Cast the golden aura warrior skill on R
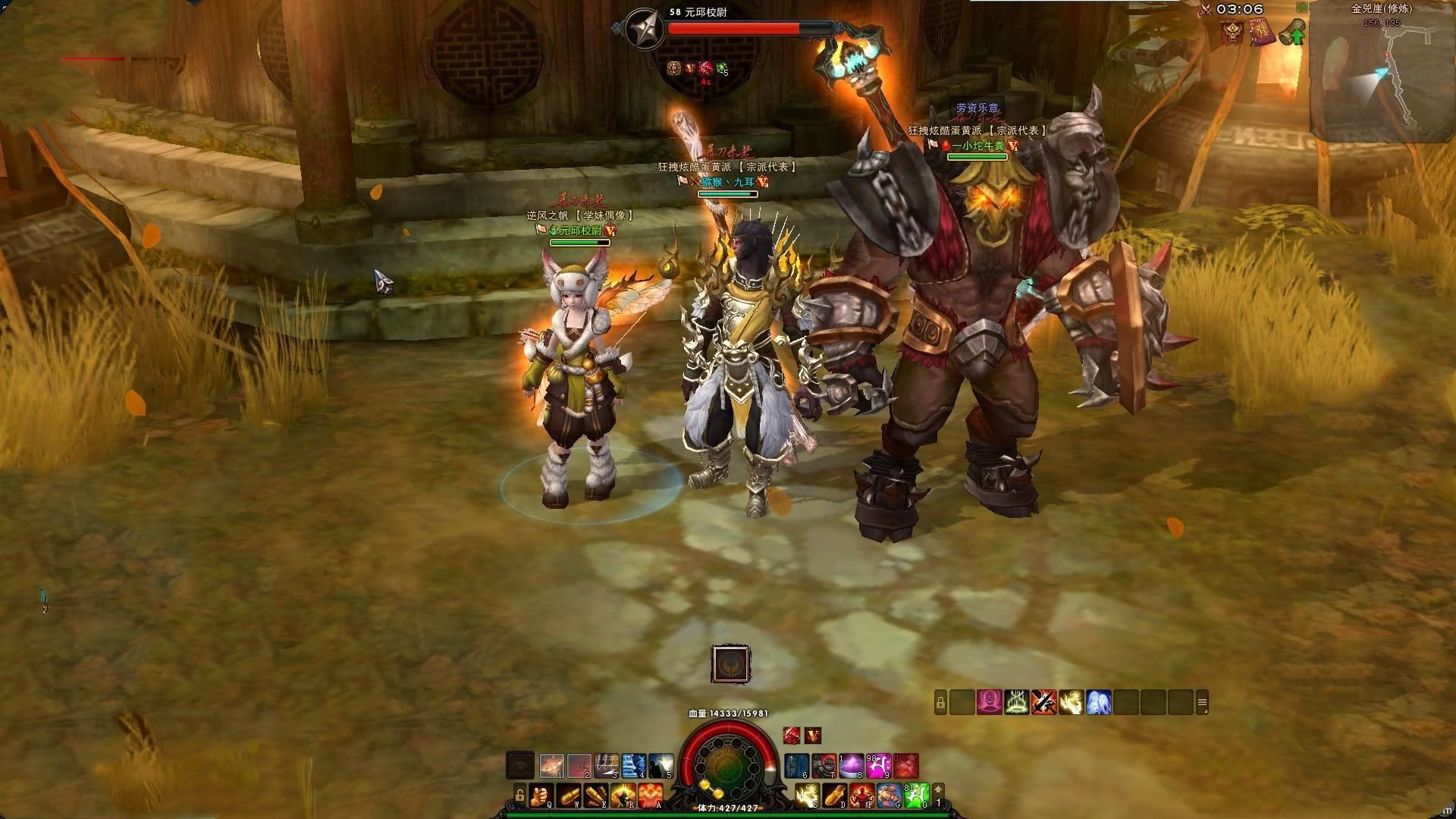 [623, 795]
